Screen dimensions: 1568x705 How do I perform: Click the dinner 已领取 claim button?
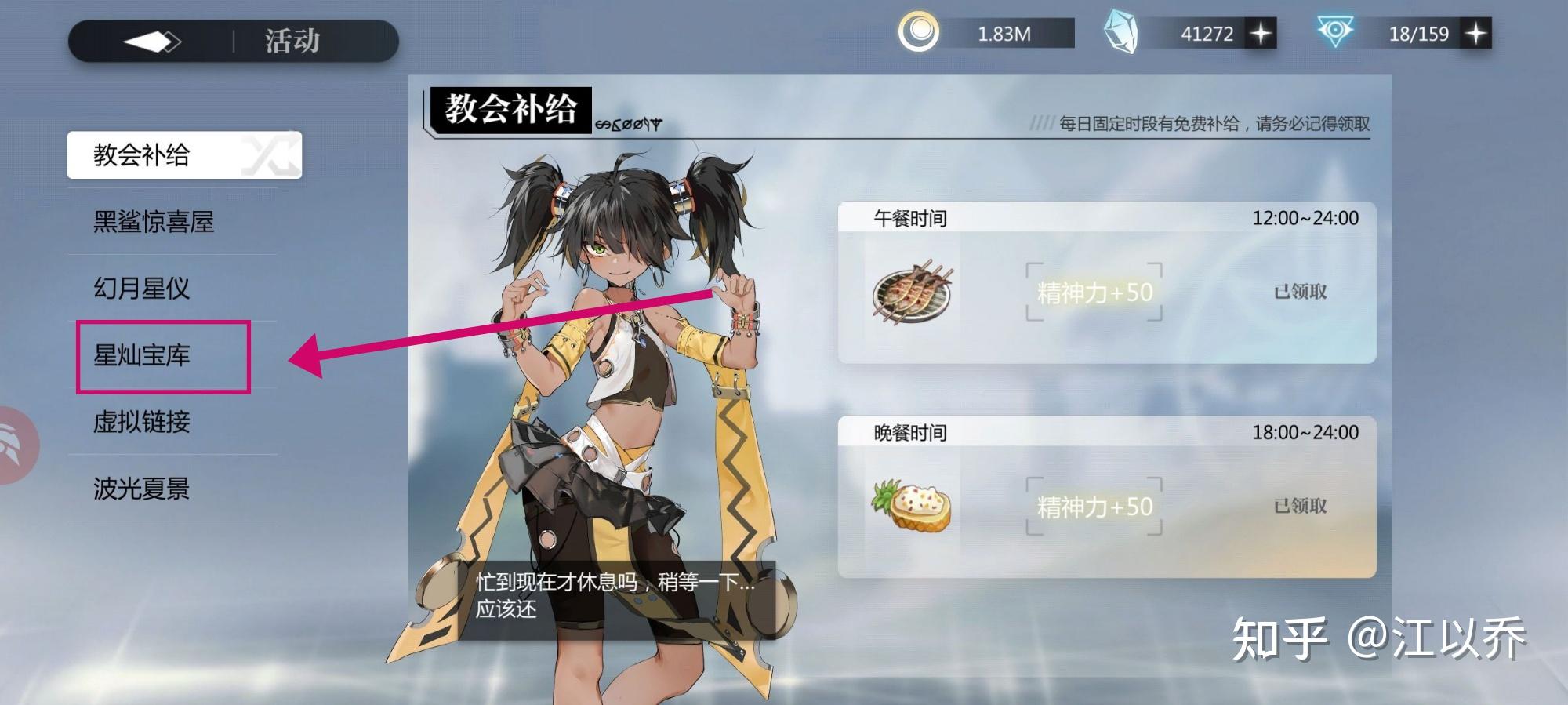tap(1300, 506)
